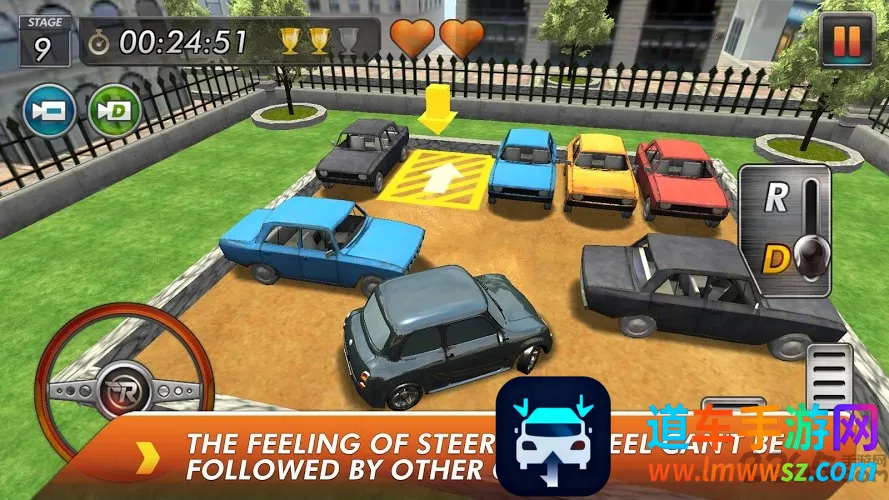This screenshot has height=500, width=889.
Task: Step on the accelerator pedal
Action: click(832, 379)
